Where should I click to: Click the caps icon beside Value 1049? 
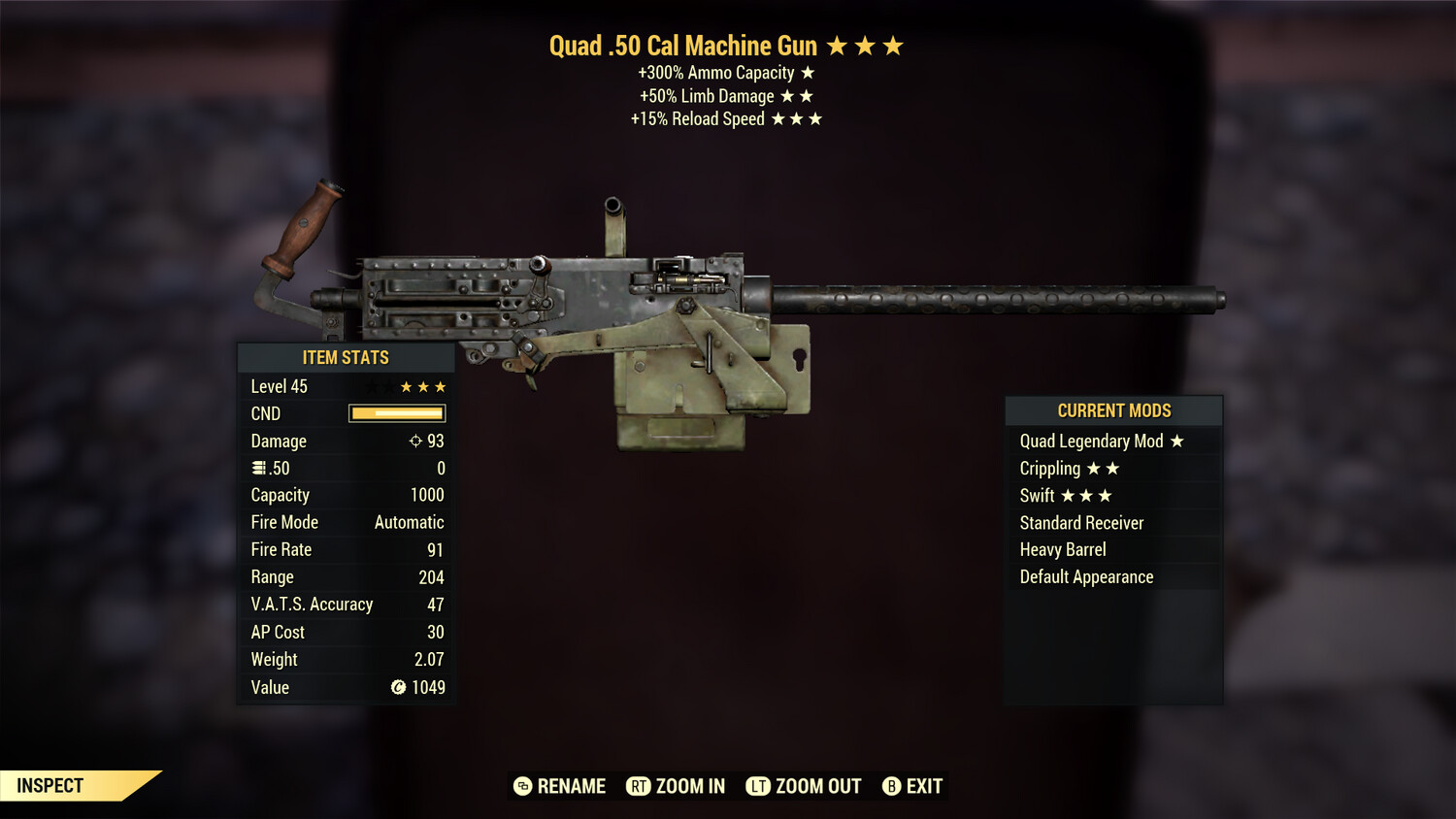coord(397,688)
